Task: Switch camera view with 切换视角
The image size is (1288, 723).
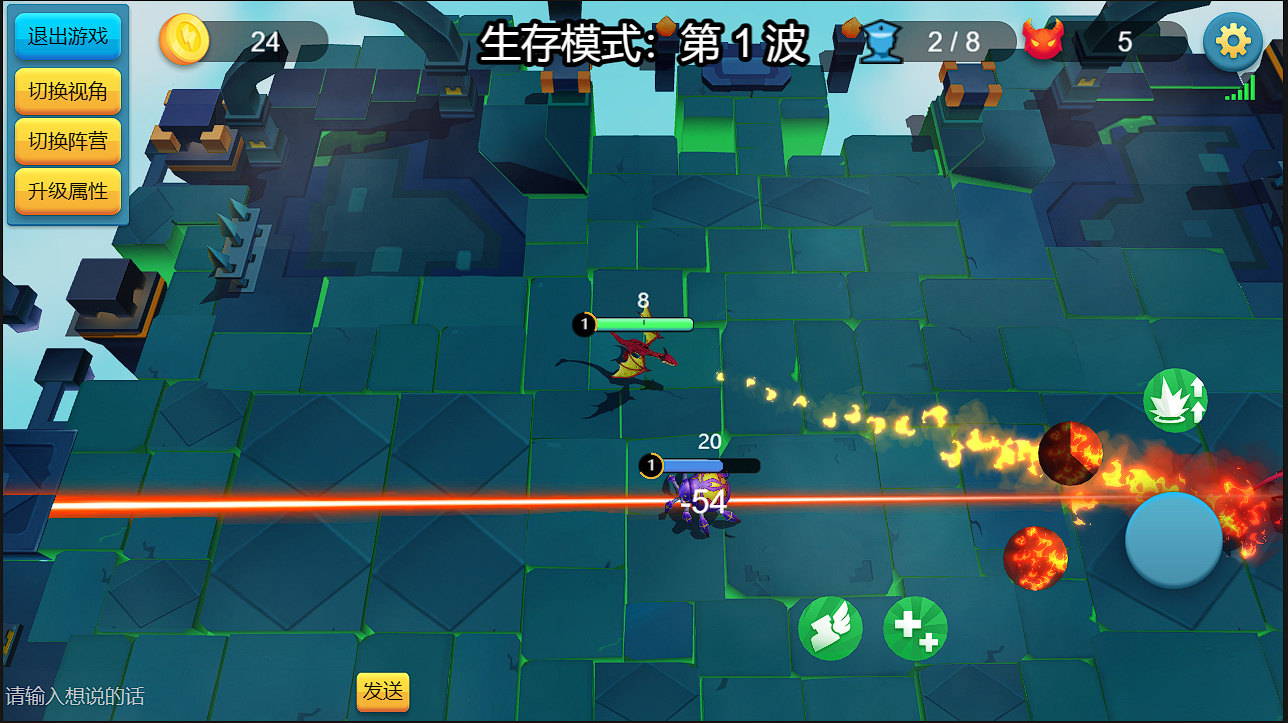Action: 68,91
